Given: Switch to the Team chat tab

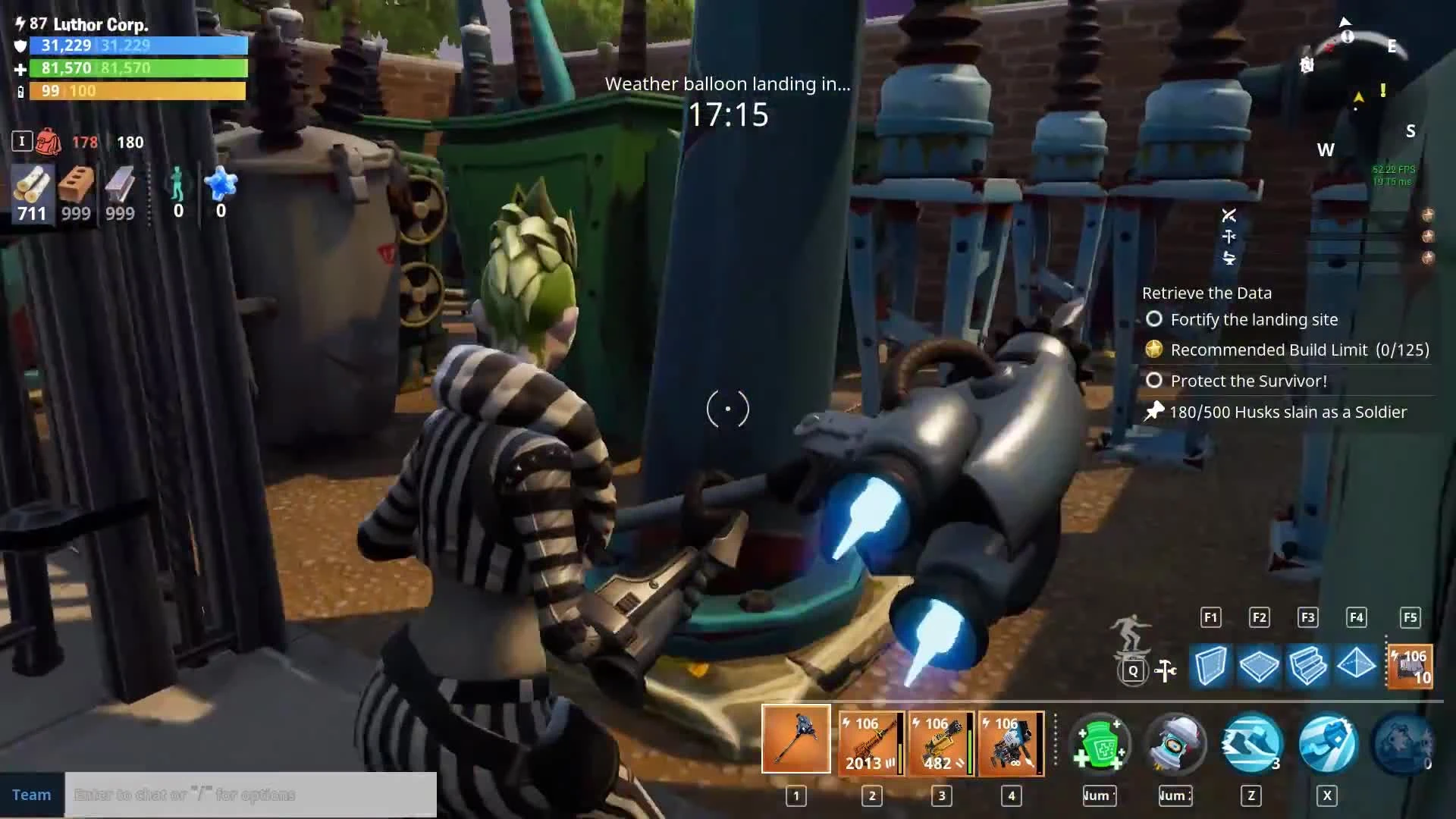Looking at the screenshot, I should pyautogui.click(x=31, y=794).
